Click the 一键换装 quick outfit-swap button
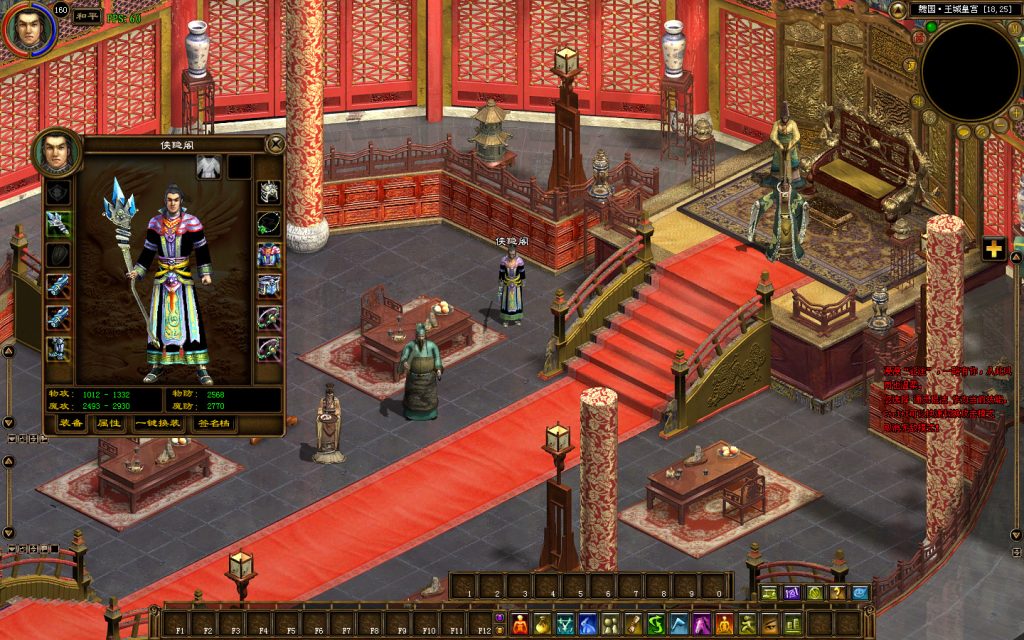Screen dimensions: 1024x640 [158, 423]
